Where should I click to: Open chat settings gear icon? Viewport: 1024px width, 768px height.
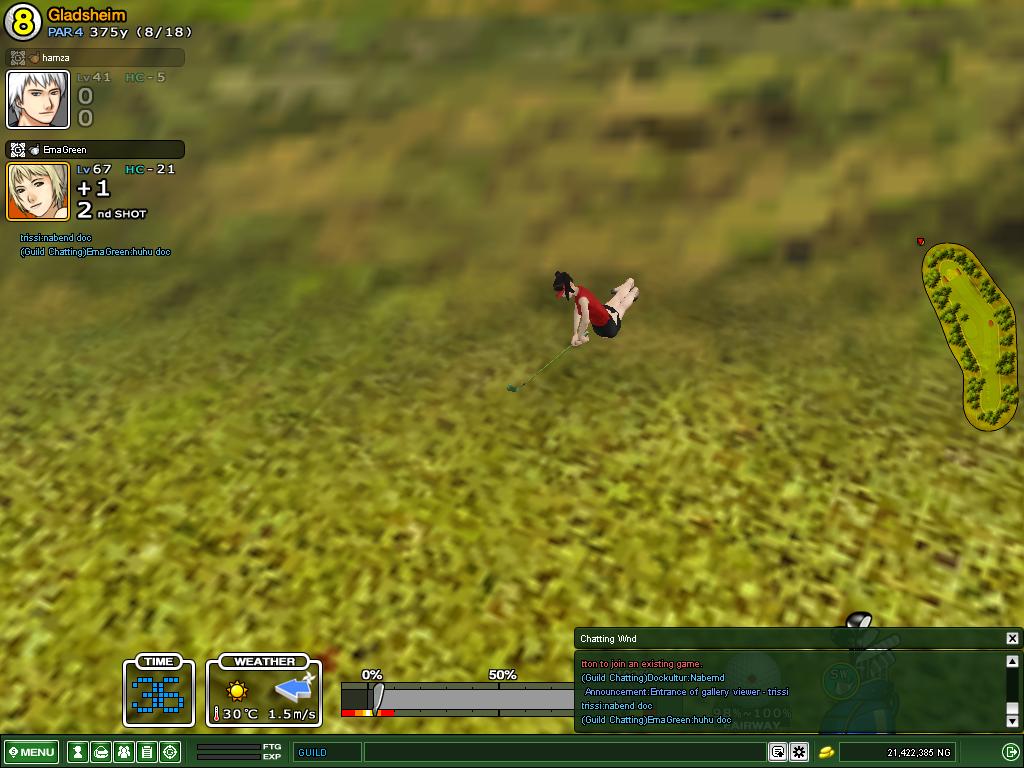(799, 752)
